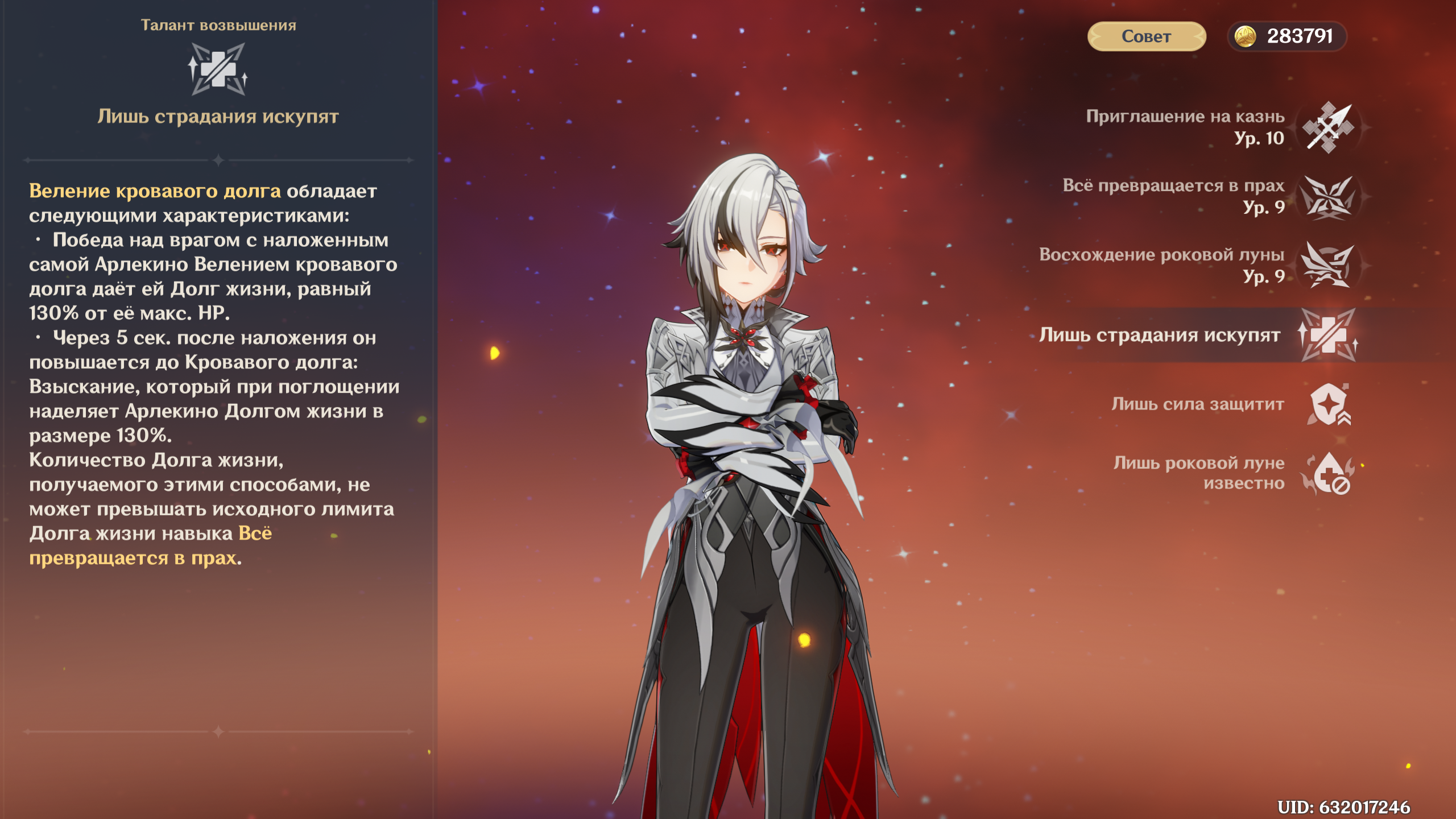
Task: Click the mora coin balance display
Action: 1288,36
